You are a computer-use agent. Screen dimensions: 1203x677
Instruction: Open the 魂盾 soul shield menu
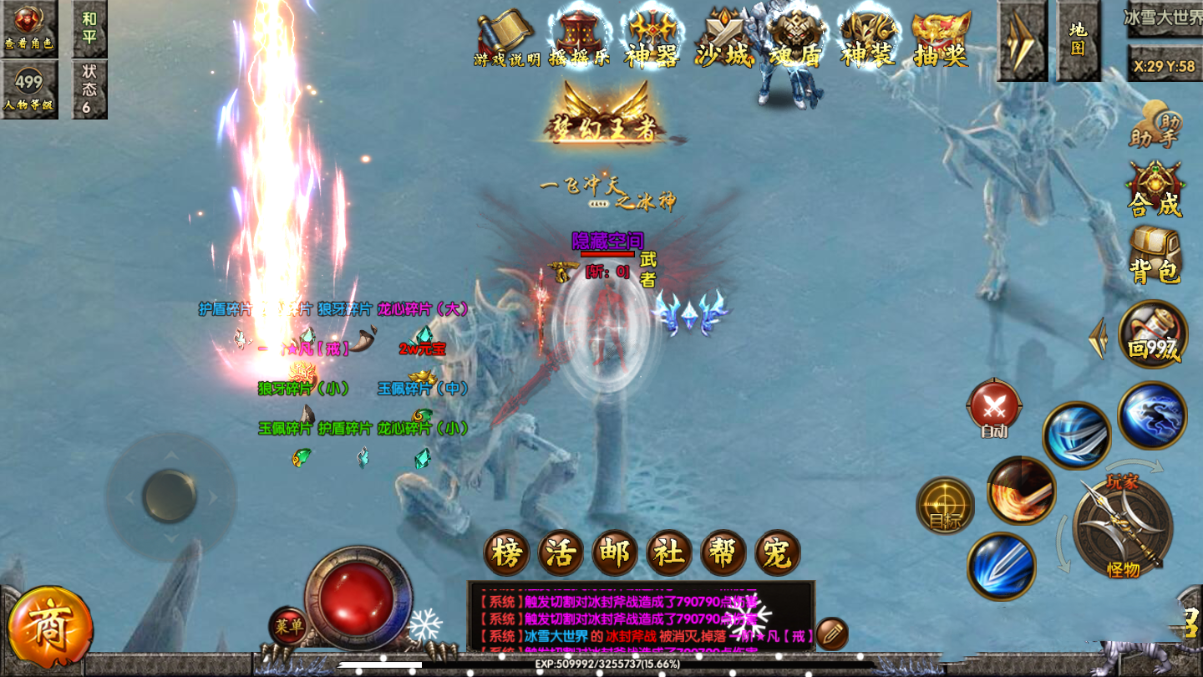[796, 39]
